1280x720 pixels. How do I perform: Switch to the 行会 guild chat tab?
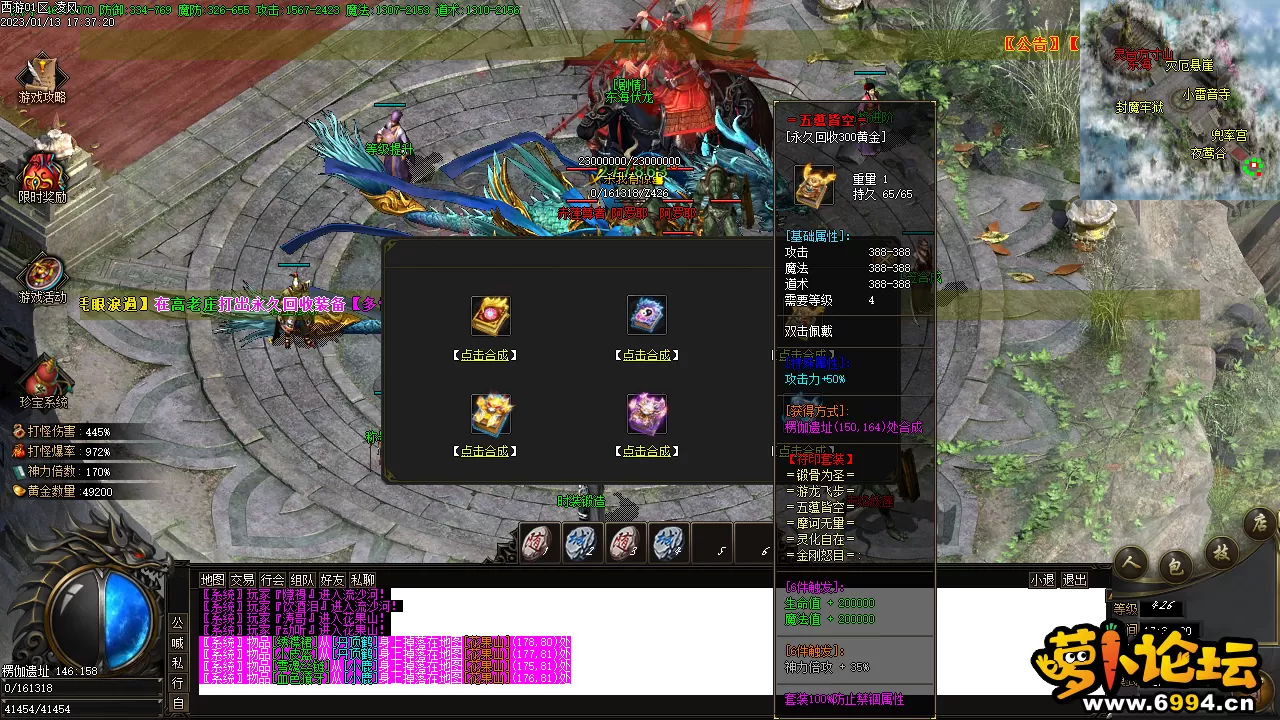coord(272,580)
